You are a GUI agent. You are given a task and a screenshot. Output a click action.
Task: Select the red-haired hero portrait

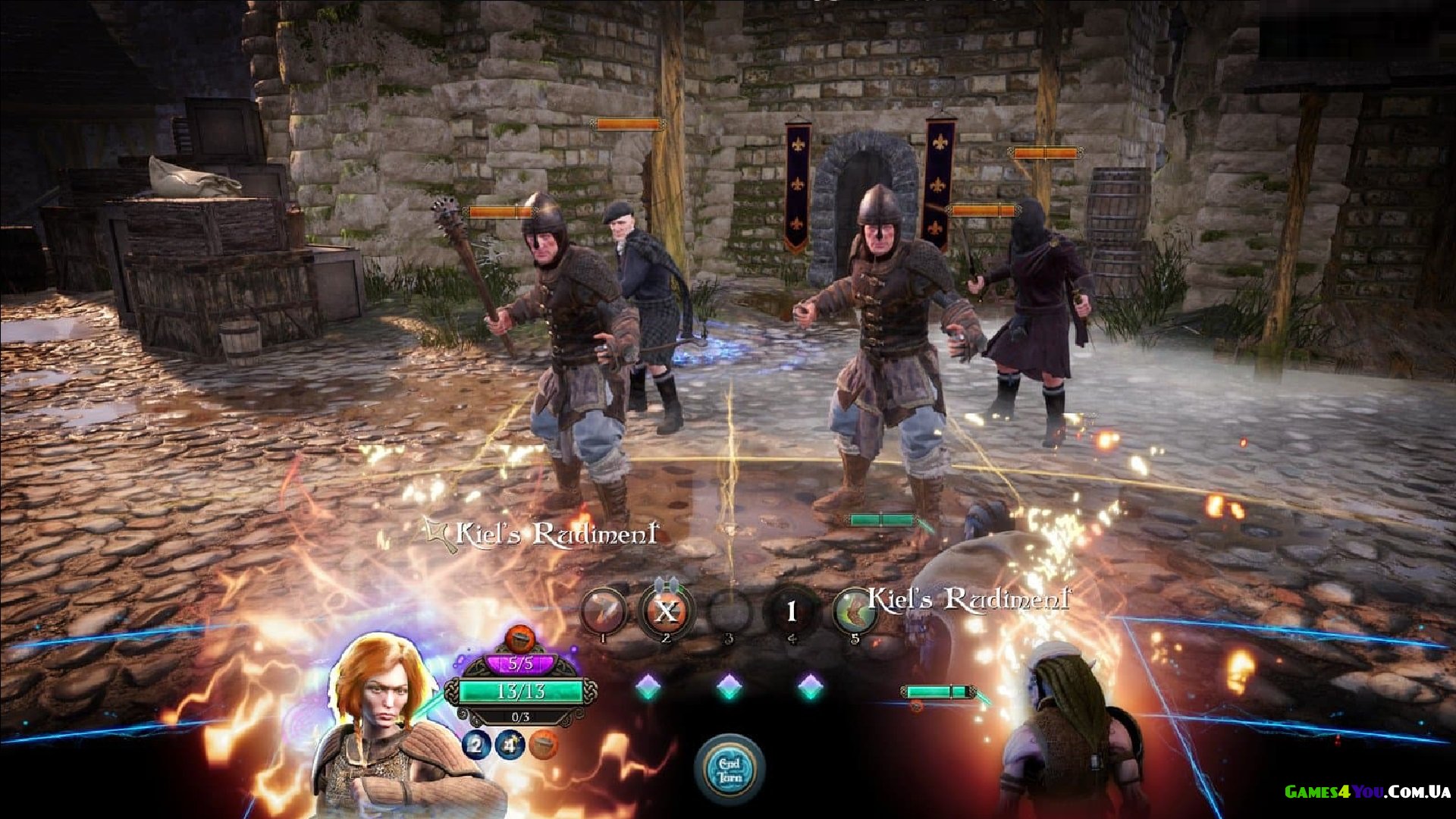pyautogui.click(x=384, y=705)
